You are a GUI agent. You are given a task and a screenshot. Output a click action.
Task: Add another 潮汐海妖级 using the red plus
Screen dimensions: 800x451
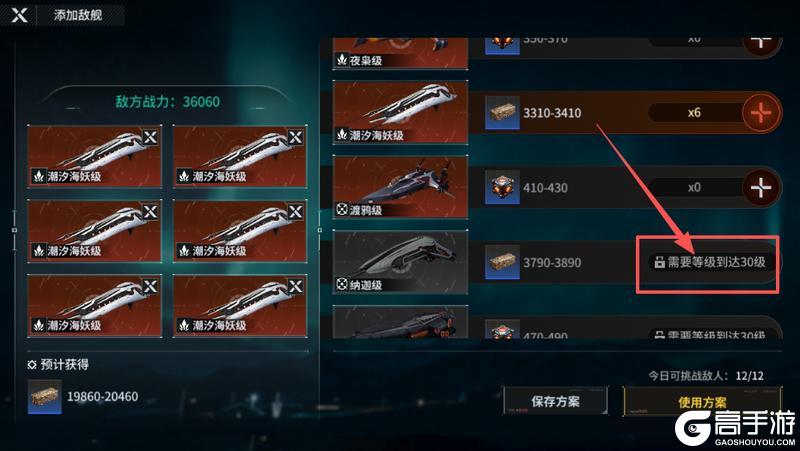[x=761, y=113]
